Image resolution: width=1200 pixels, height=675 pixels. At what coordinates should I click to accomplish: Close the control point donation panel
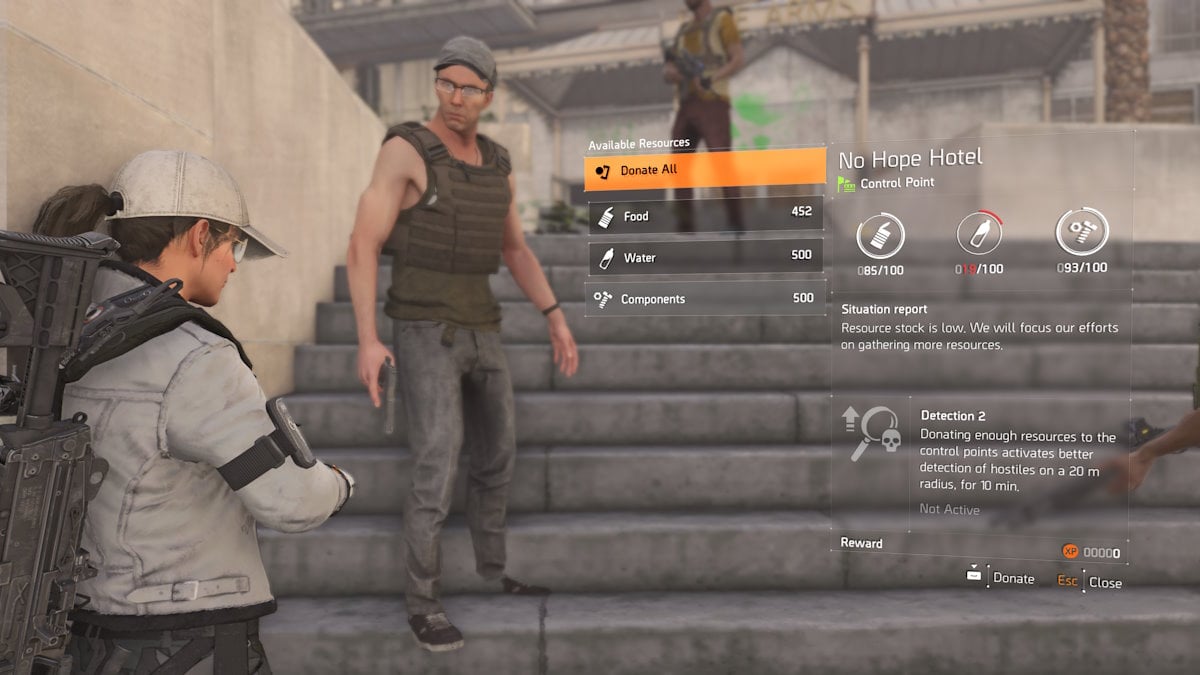click(x=1091, y=582)
